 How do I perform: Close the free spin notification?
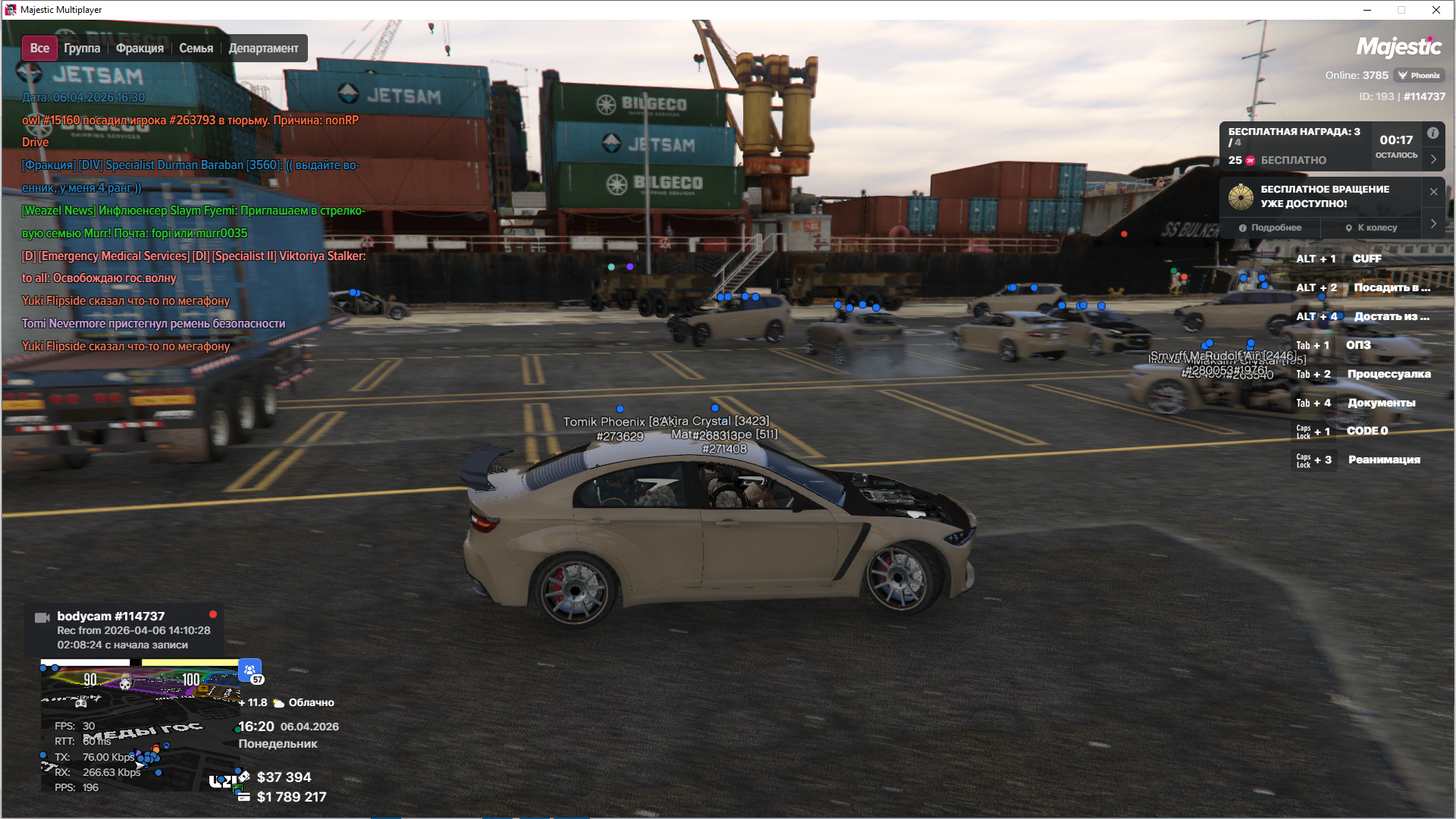pyautogui.click(x=1433, y=192)
